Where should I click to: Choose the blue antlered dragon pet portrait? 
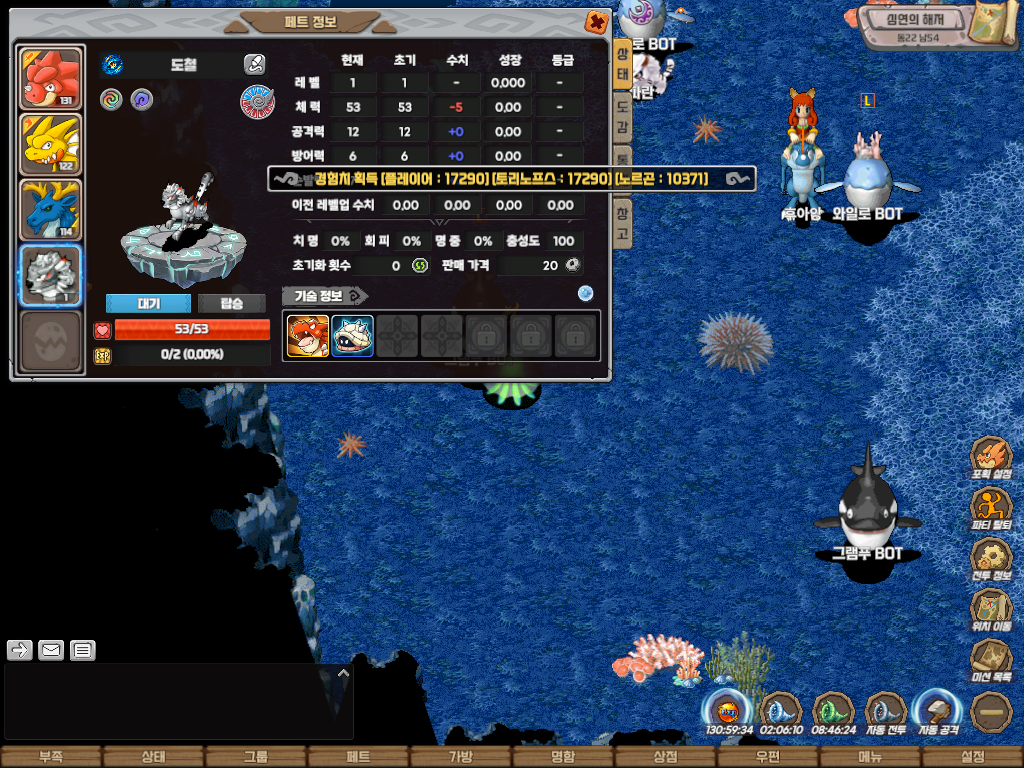click(x=50, y=210)
